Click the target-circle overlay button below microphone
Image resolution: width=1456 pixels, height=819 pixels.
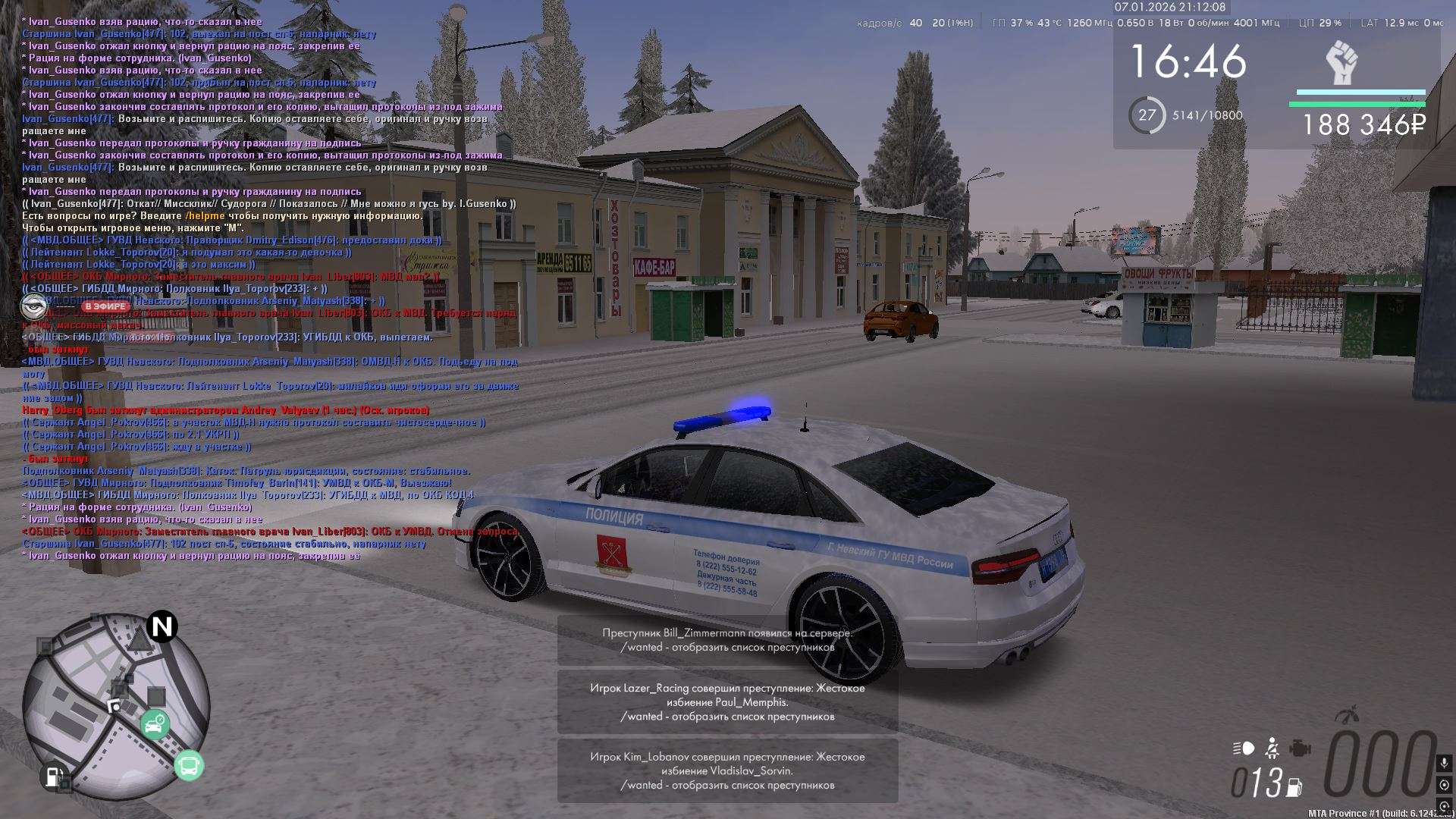coord(1444,785)
